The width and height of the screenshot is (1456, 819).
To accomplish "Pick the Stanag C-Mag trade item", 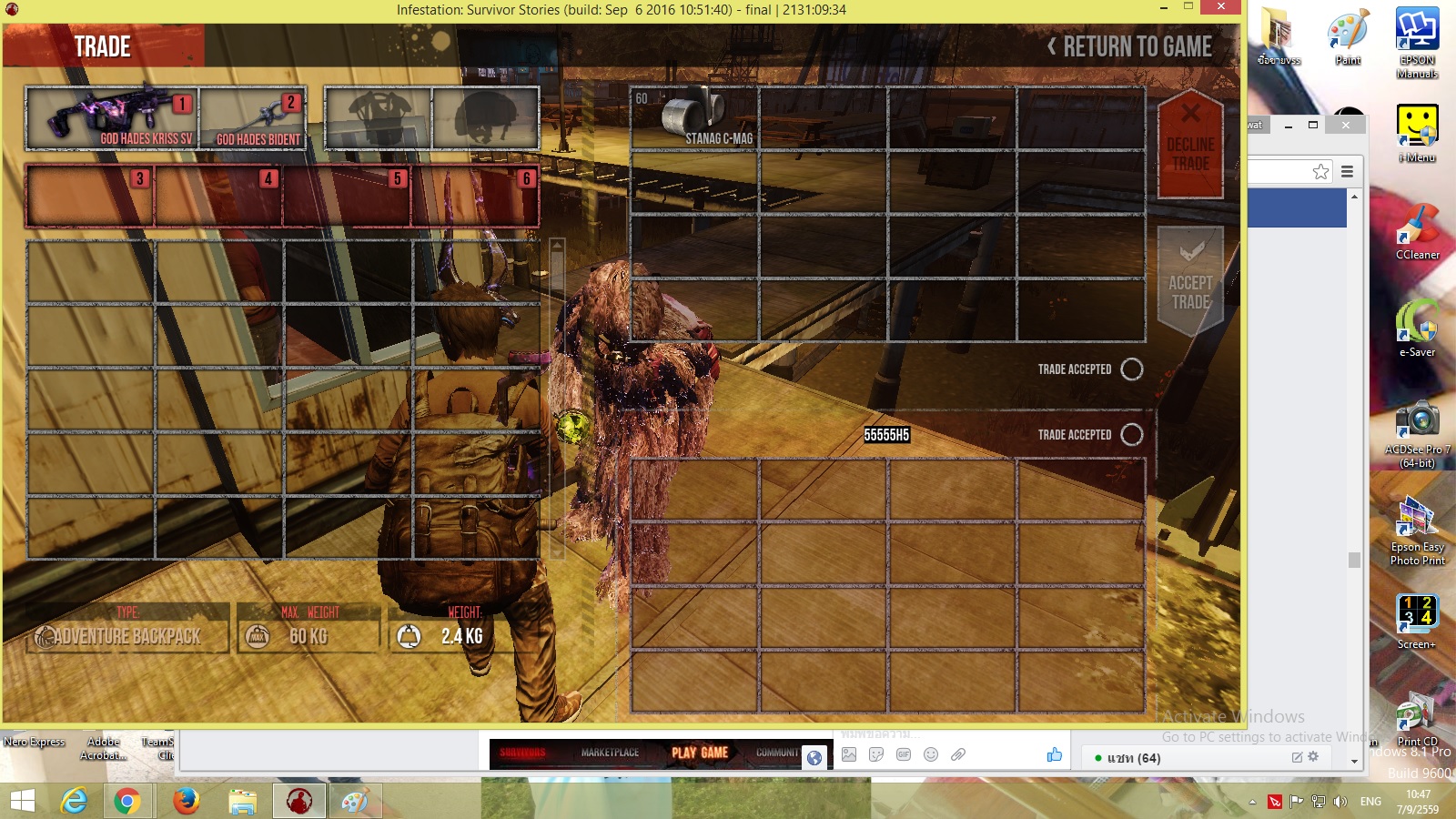I will click(x=694, y=118).
